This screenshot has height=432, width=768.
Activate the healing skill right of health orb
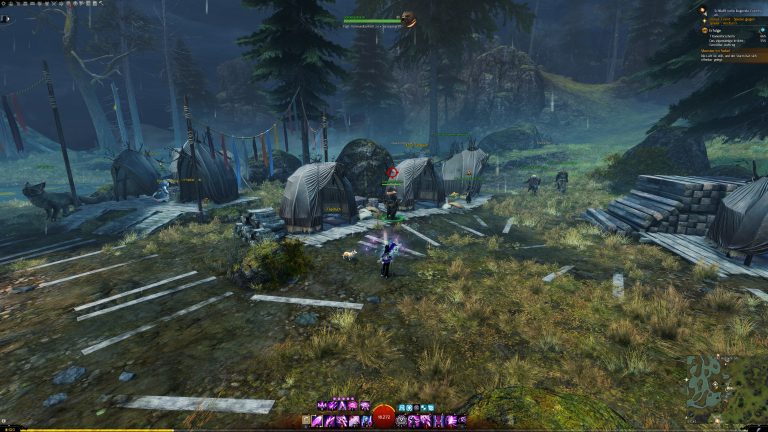(402, 422)
